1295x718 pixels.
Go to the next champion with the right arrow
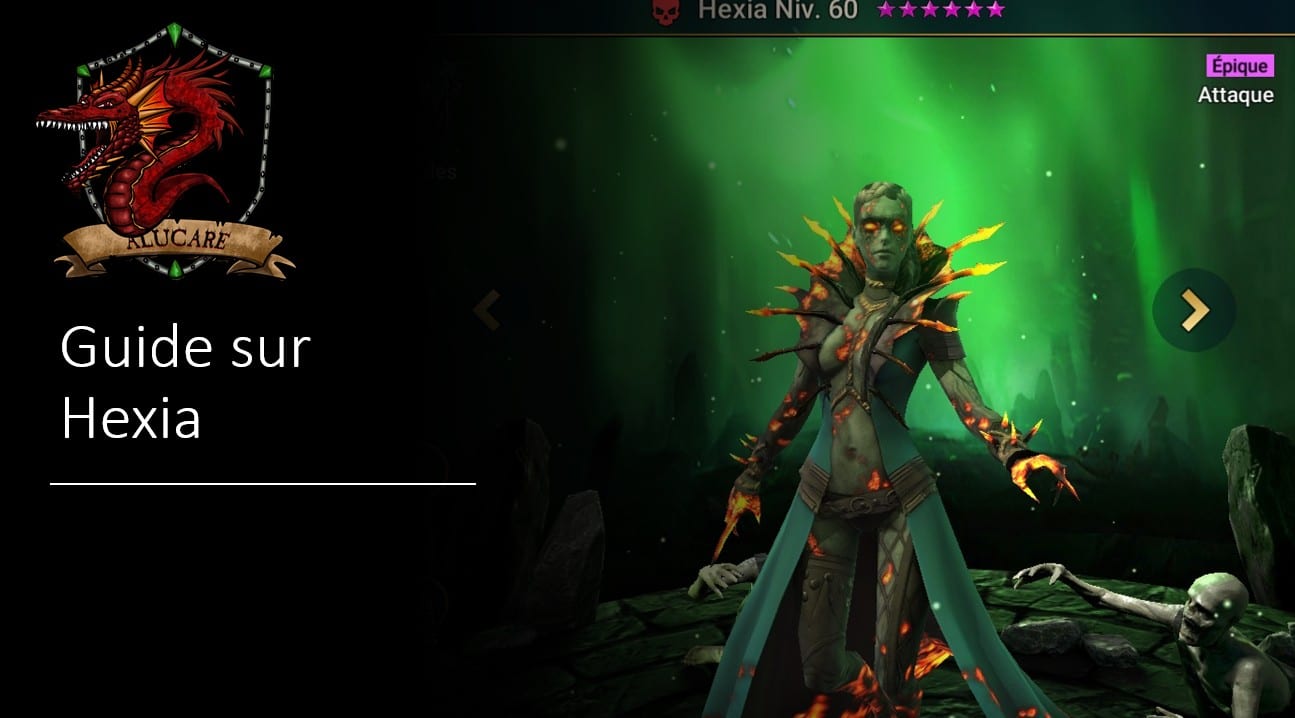1194,311
